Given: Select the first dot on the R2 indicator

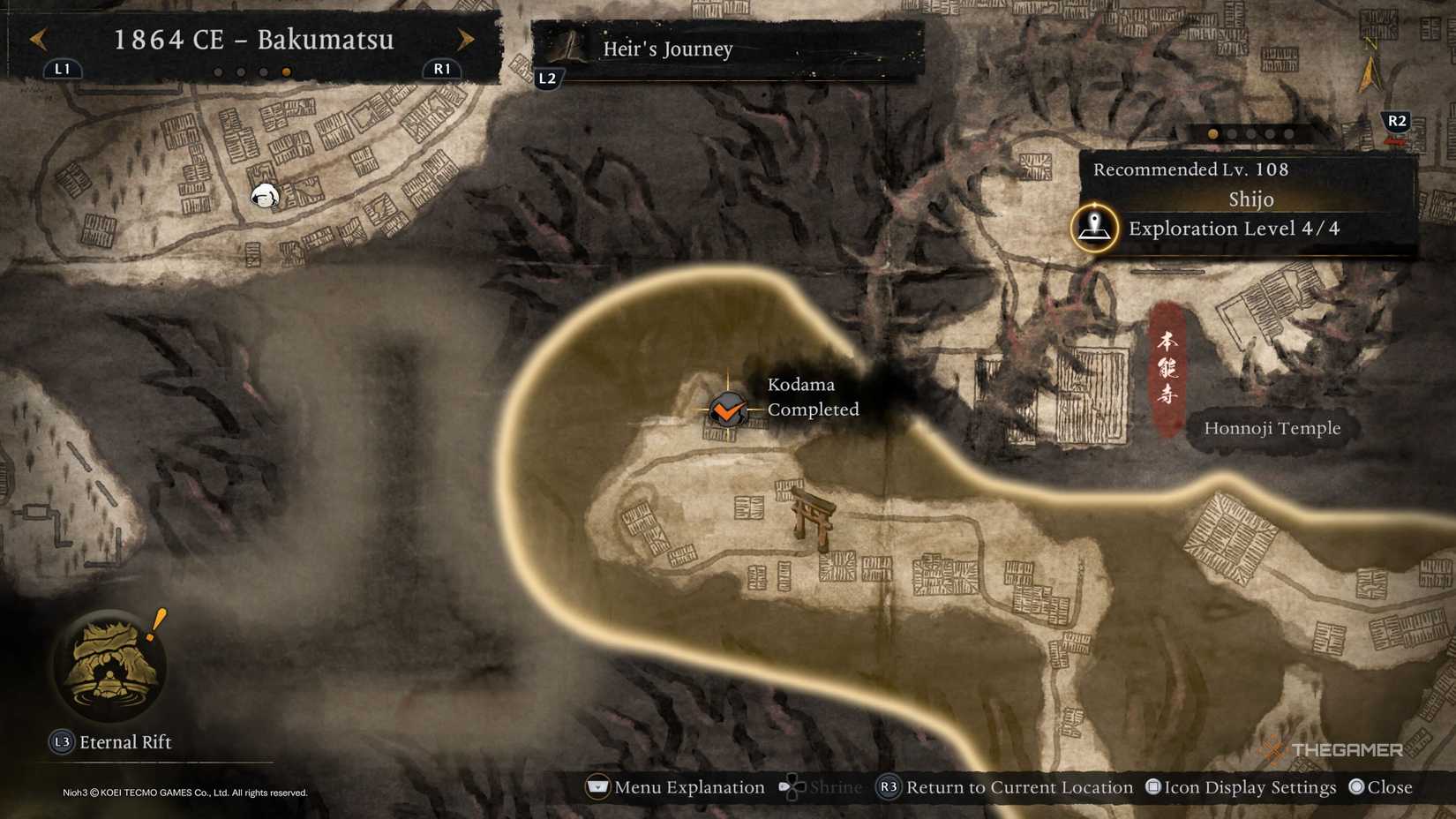Looking at the screenshot, I should [x=1212, y=134].
